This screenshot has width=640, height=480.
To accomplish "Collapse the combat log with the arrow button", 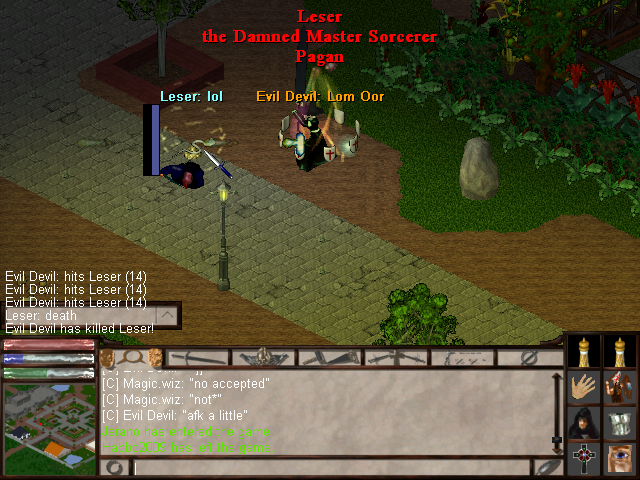I will [168, 316].
